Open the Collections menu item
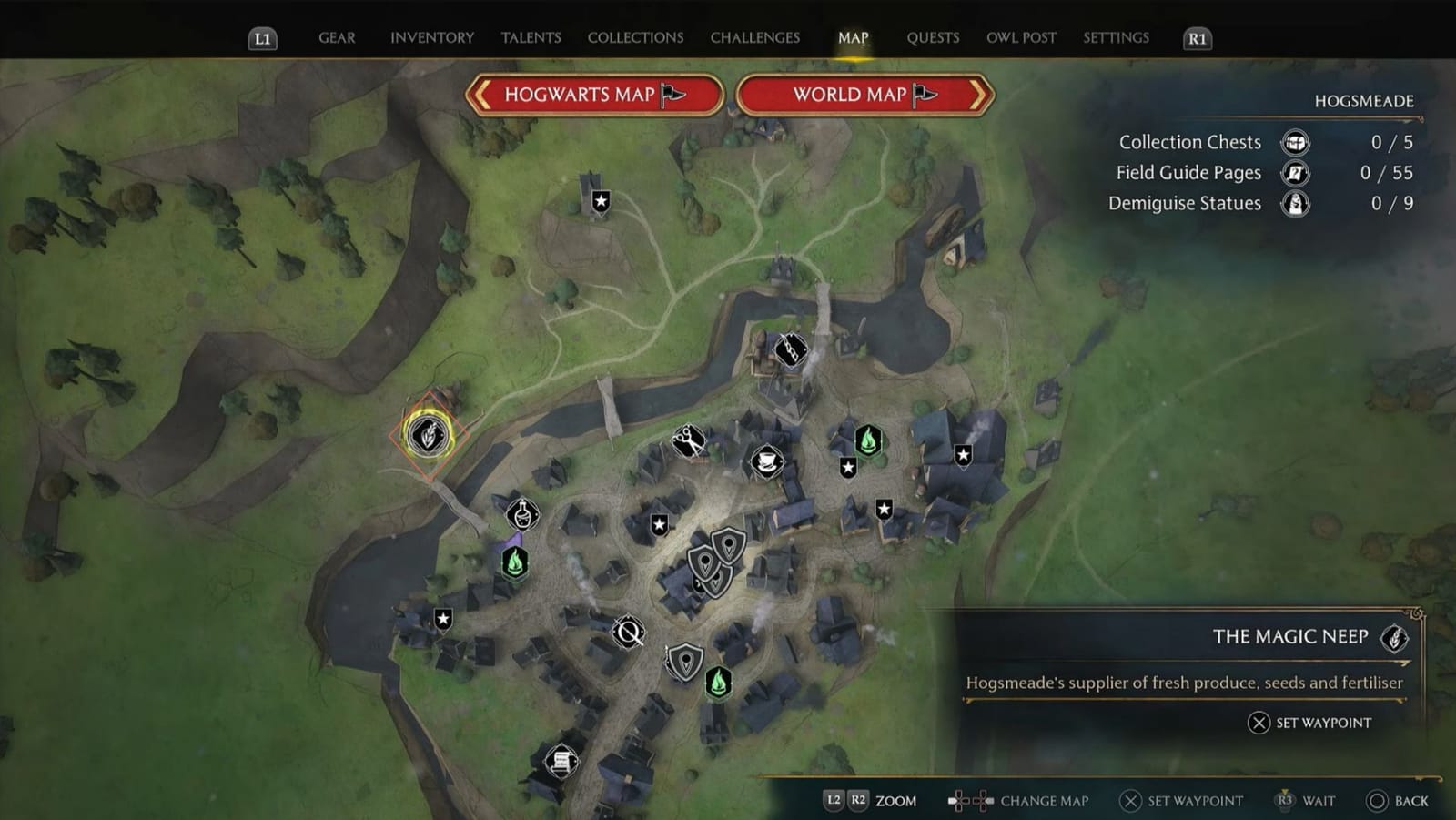This screenshot has width=1456, height=820. [x=634, y=37]
